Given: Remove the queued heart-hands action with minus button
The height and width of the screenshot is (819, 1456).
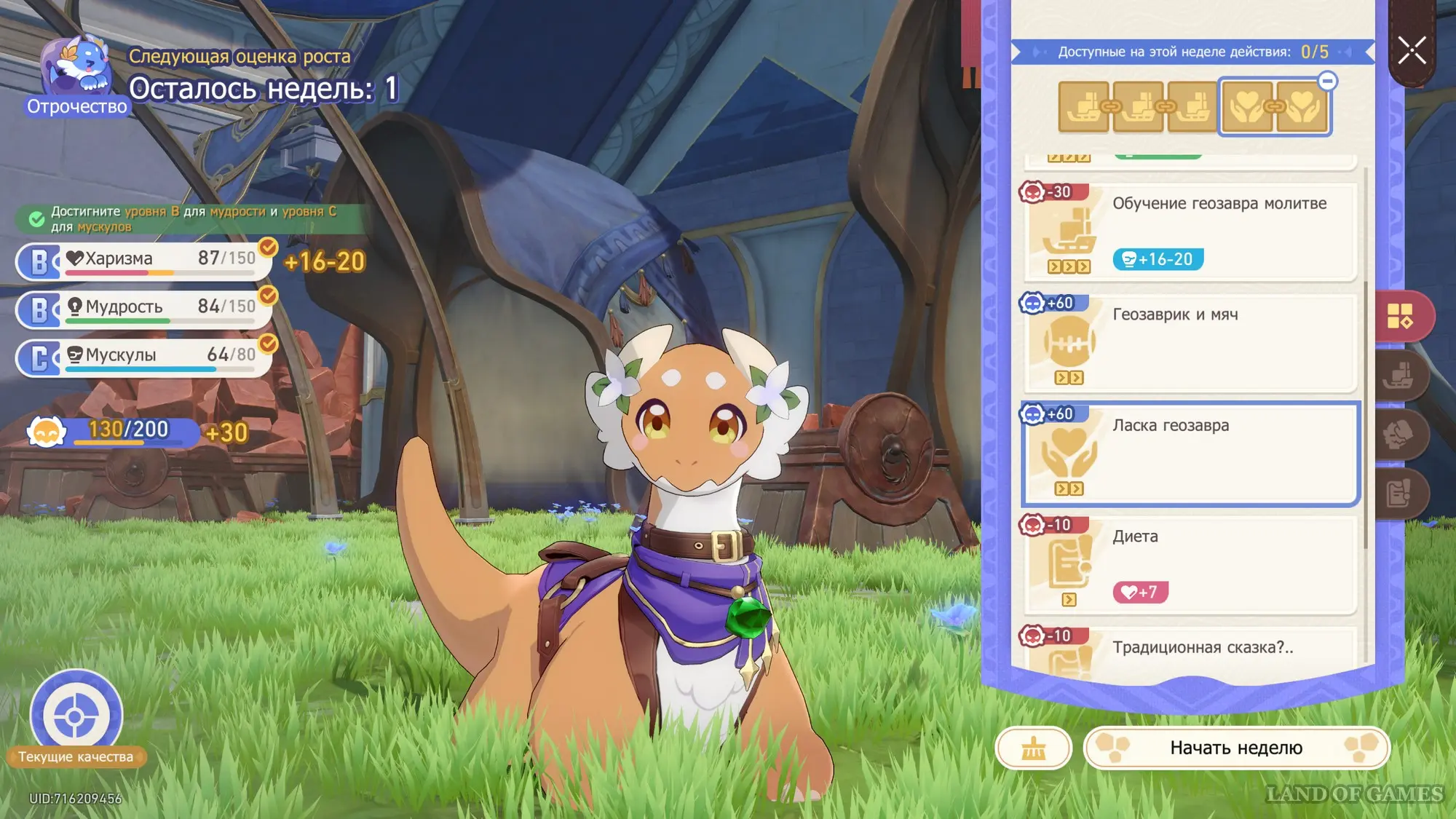Looking at the screenshot, I should (1327, 81).
